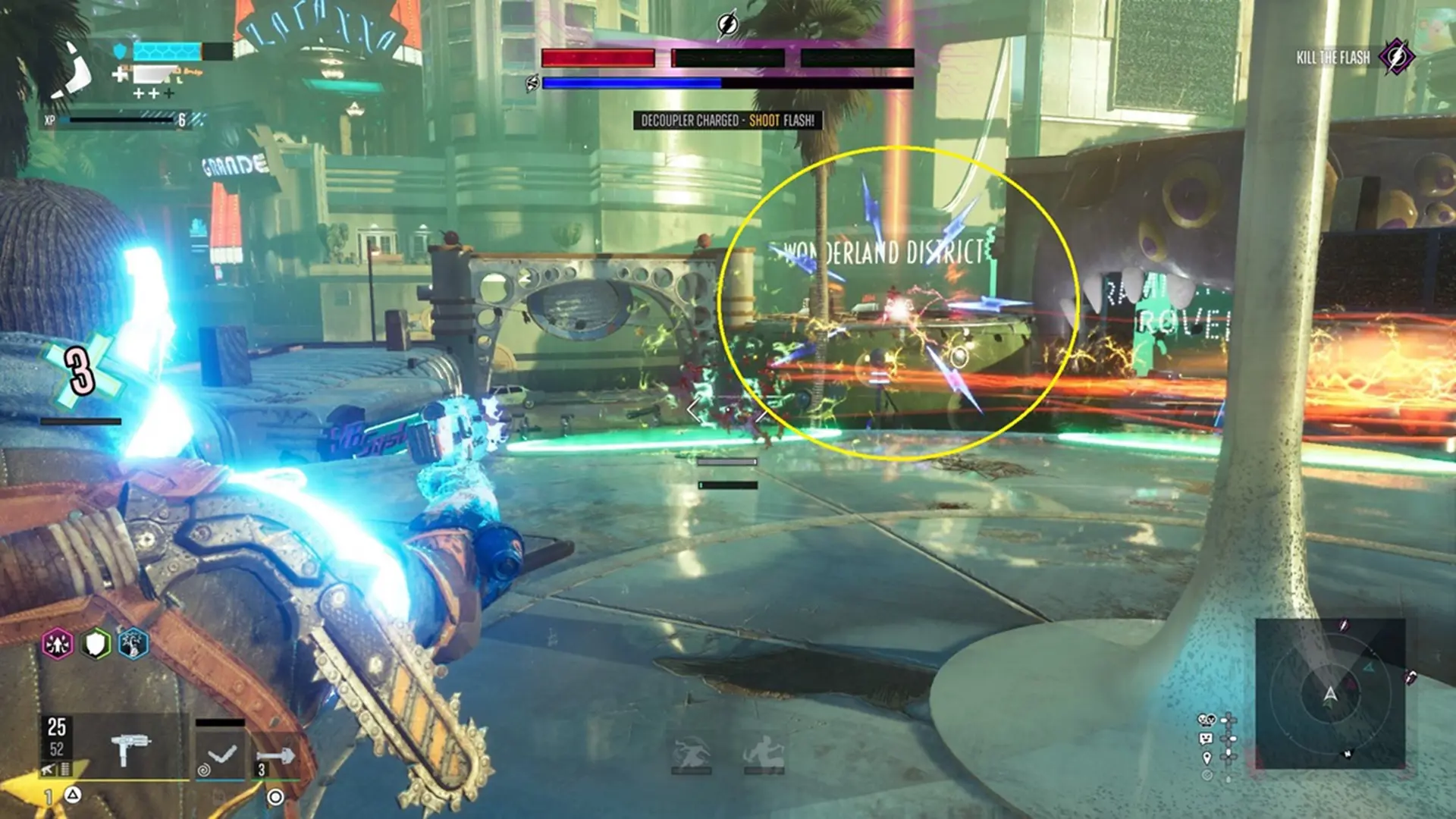Choose the boomerang melee slot
Screen dimensions: 1456x819
point(221,754)
